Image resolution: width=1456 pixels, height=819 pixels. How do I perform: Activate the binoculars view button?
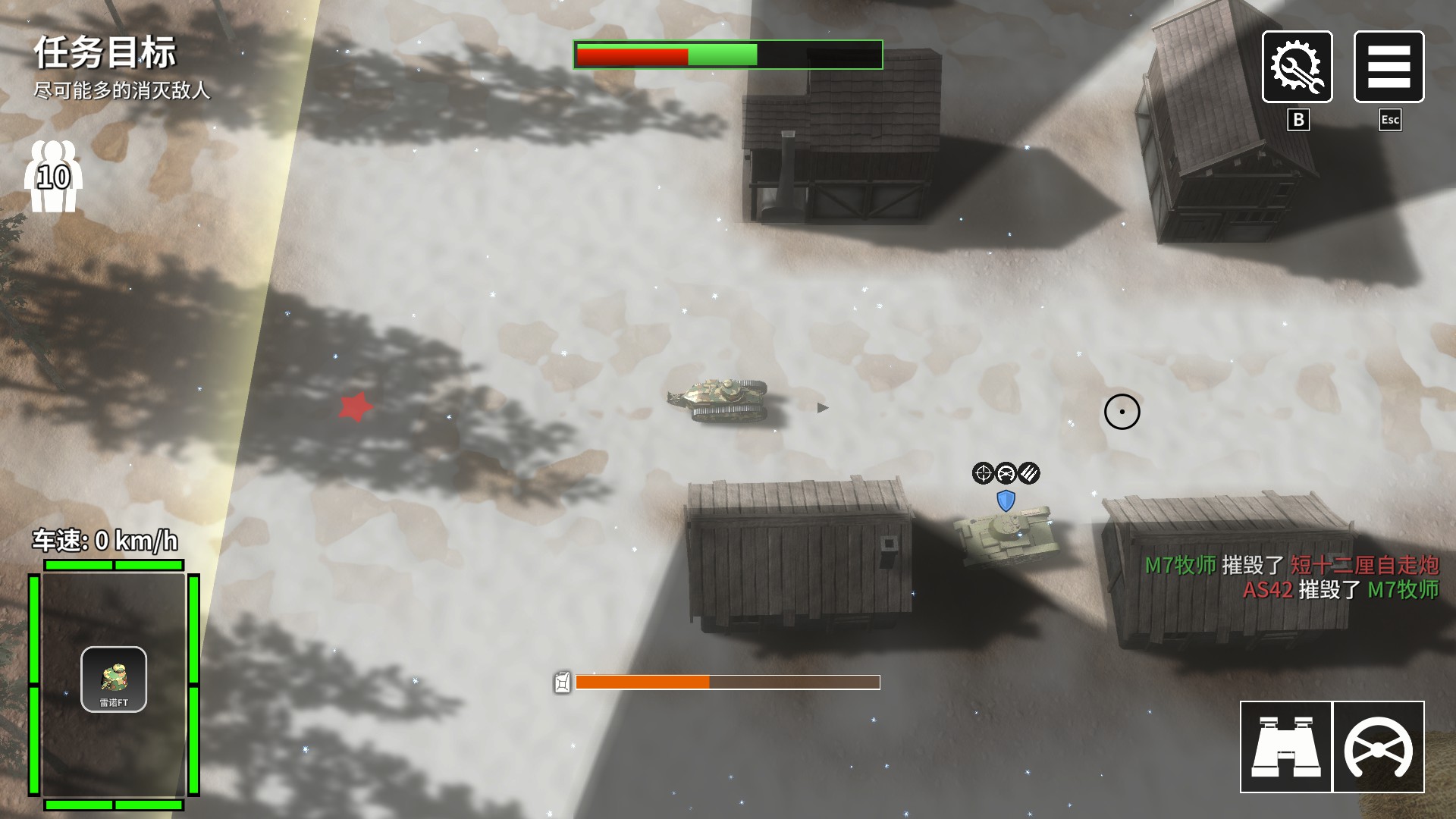[x=1285, y=747]
